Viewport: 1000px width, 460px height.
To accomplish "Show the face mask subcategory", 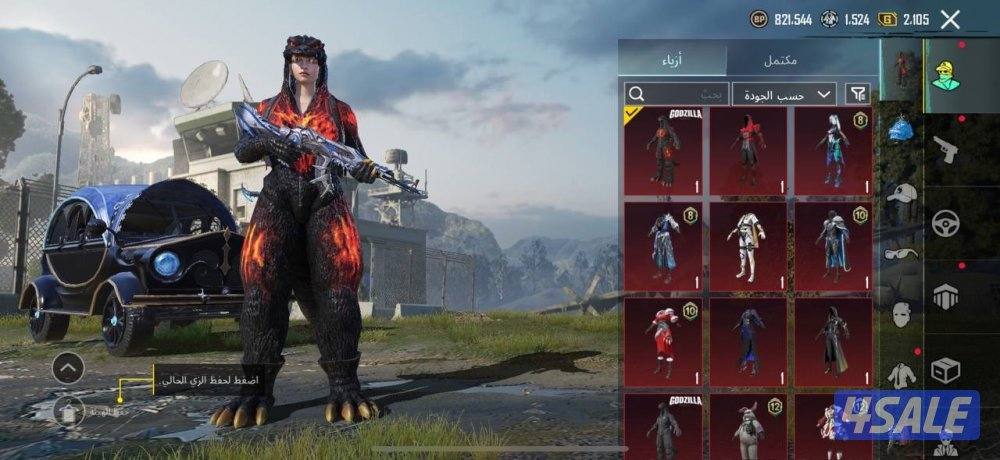I will (x=902, y=314).
